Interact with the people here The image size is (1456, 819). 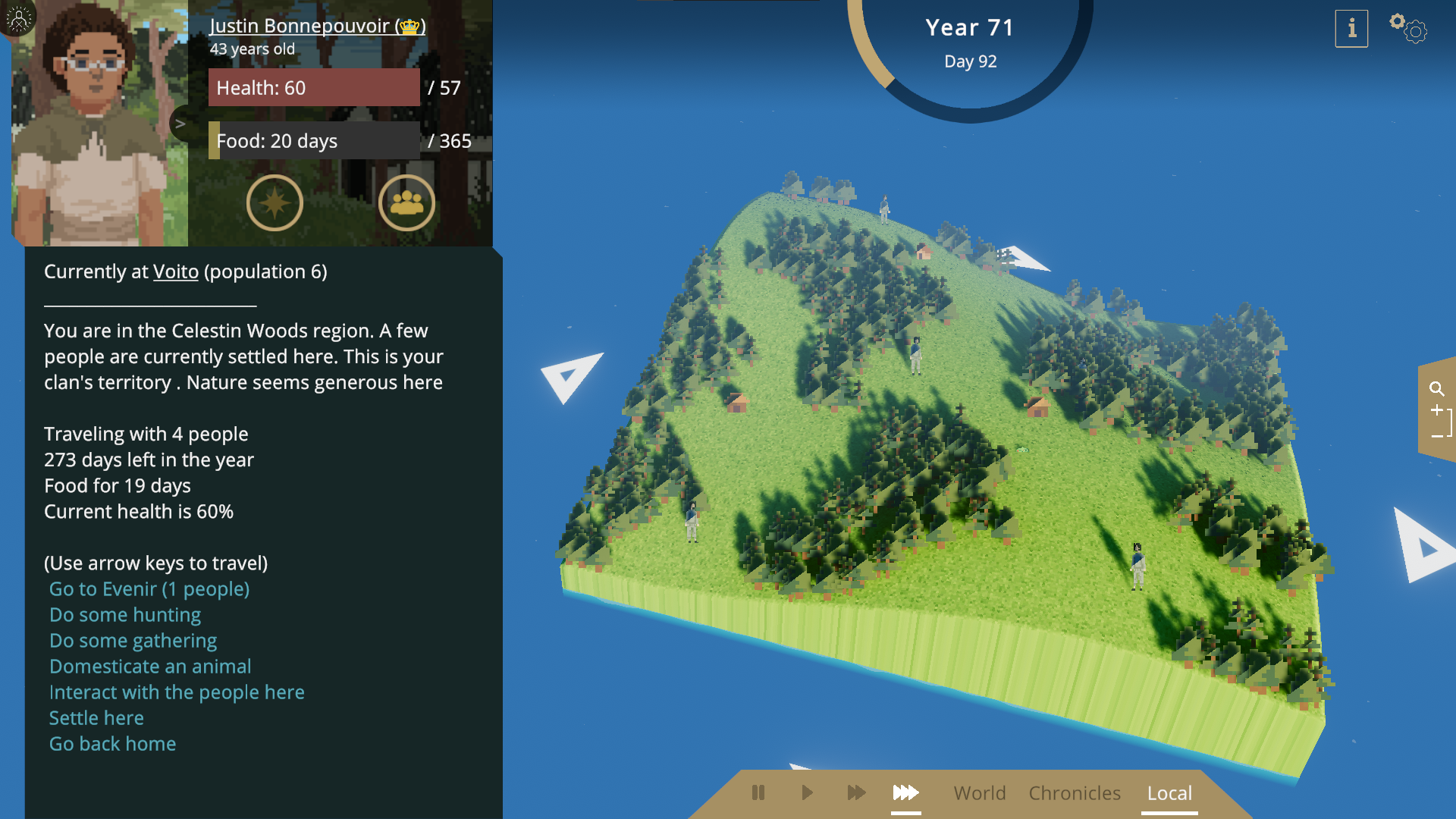177,692
